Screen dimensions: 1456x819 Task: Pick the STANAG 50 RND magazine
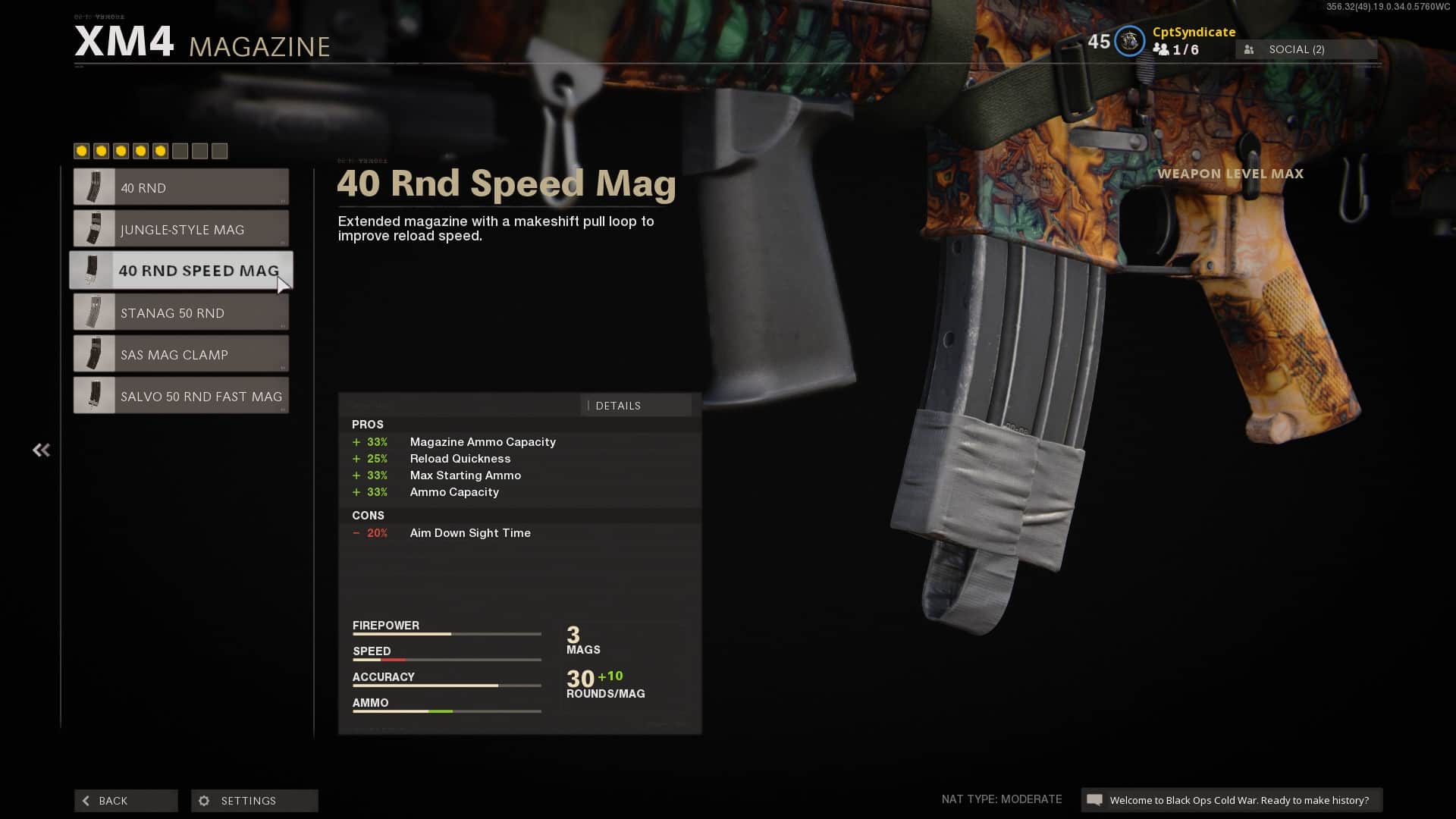[x=181, y=312]
